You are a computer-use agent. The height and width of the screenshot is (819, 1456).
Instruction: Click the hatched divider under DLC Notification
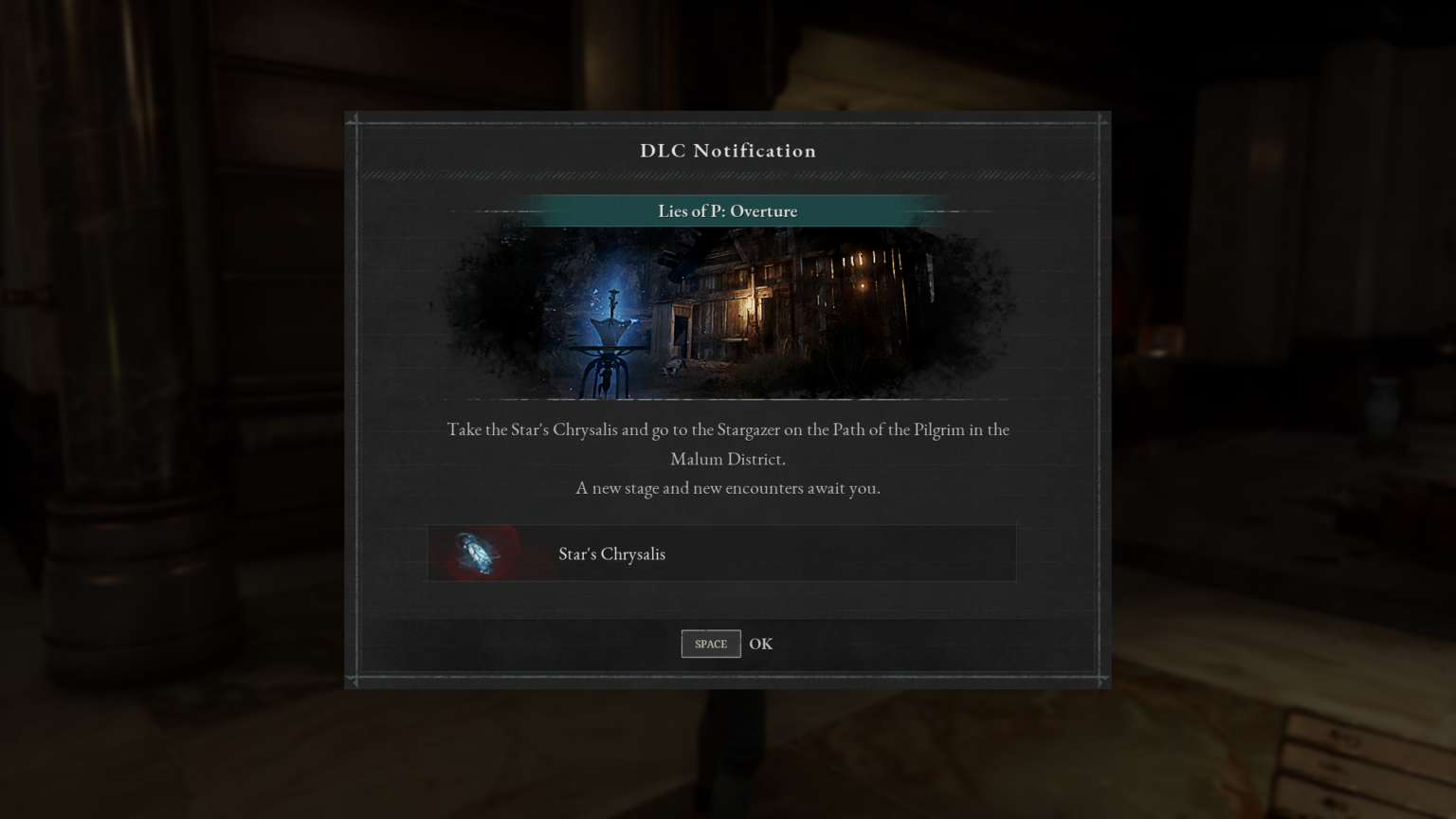727,174
